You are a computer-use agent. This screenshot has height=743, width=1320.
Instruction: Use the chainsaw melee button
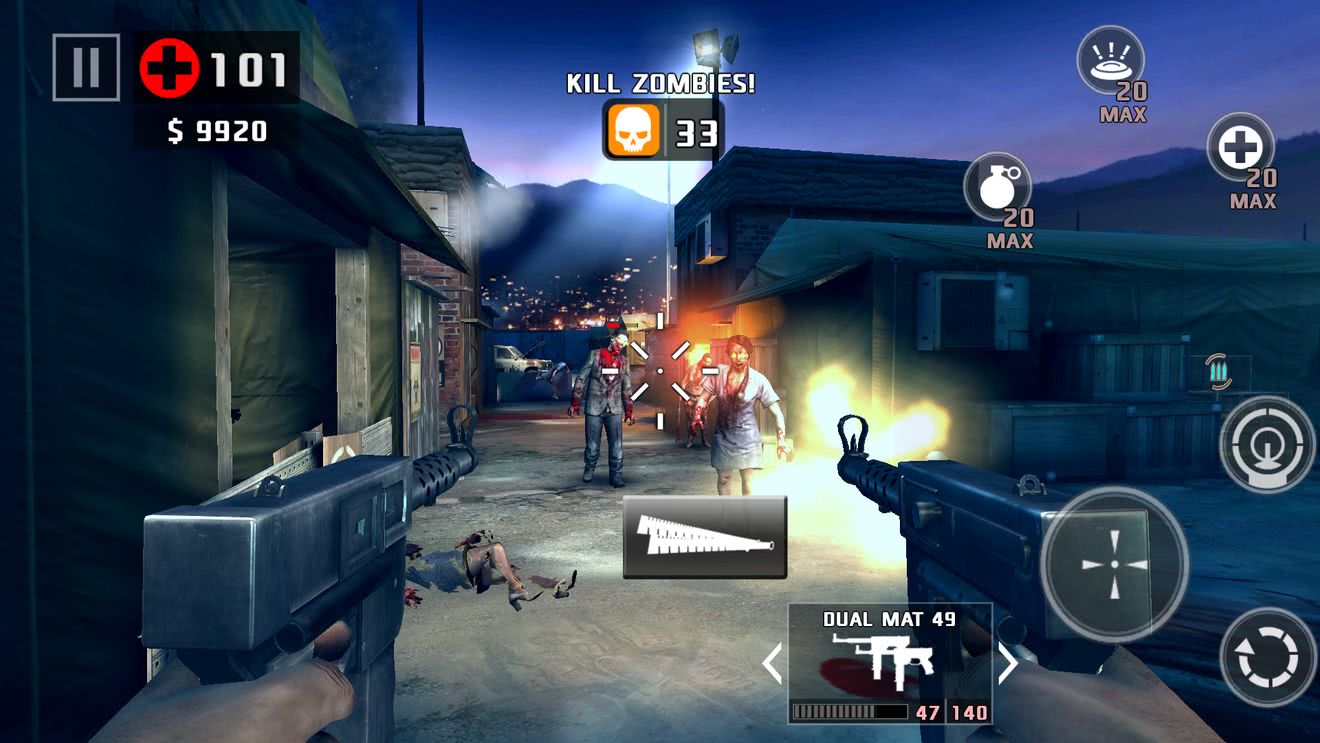(x=705, y=537)
